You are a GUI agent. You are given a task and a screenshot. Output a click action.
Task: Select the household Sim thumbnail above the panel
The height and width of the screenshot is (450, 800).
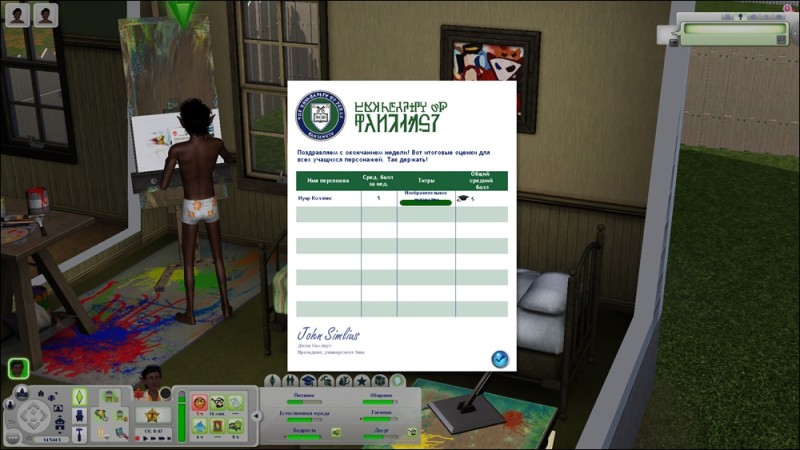pyautogui.click(x=17, y=366)
